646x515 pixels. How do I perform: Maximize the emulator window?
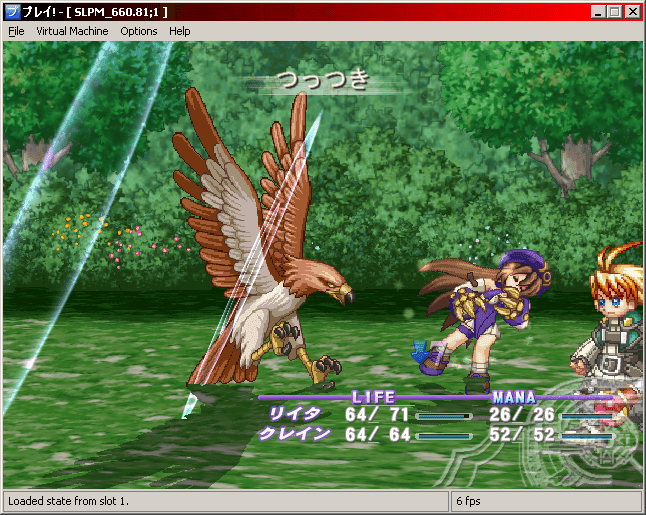(x=614, y=11)
